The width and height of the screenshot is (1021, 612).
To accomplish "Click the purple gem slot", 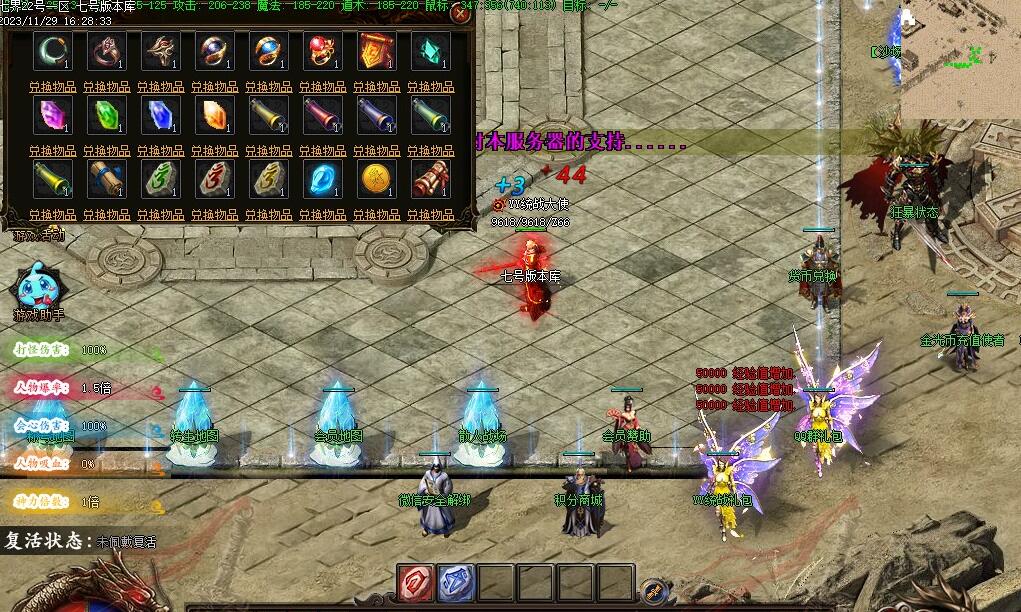I will 51,115.
